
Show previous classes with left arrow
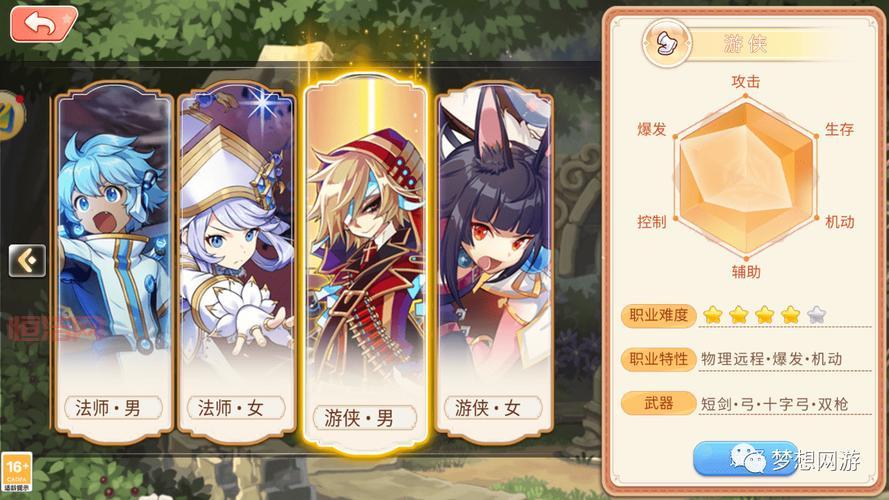26,260
